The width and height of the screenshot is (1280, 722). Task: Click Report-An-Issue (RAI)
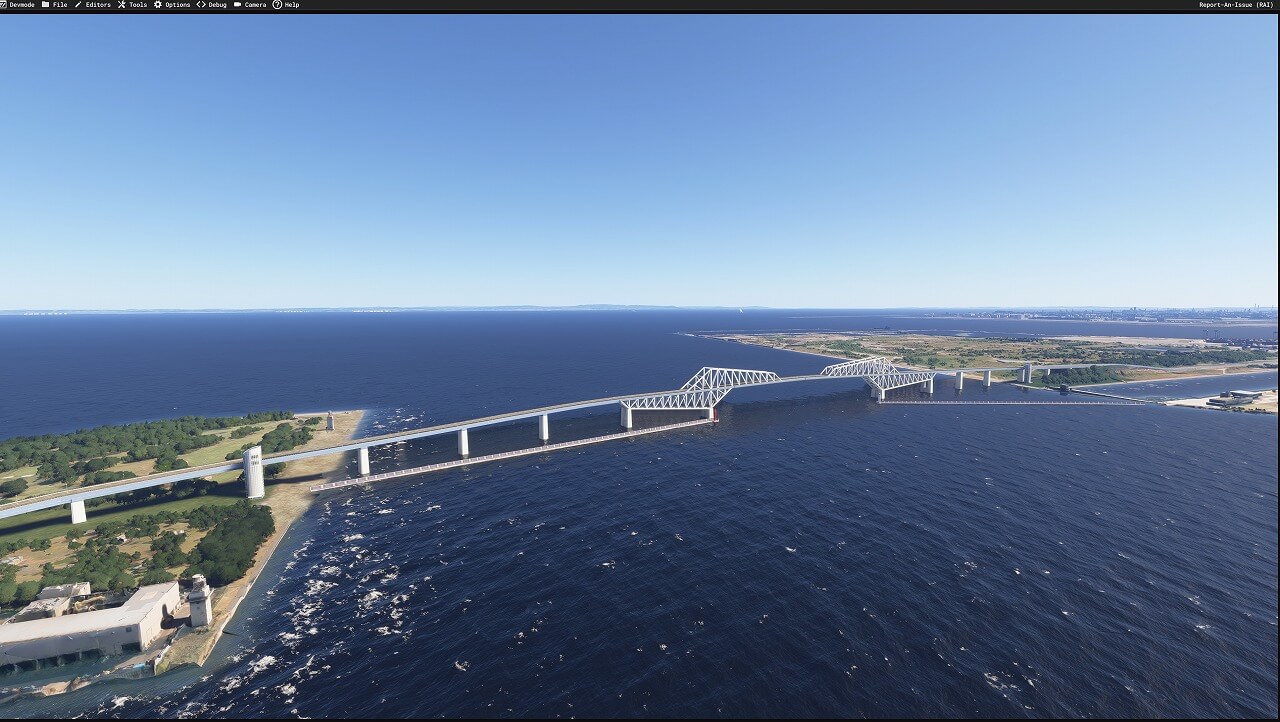(x=1236, y=5)
